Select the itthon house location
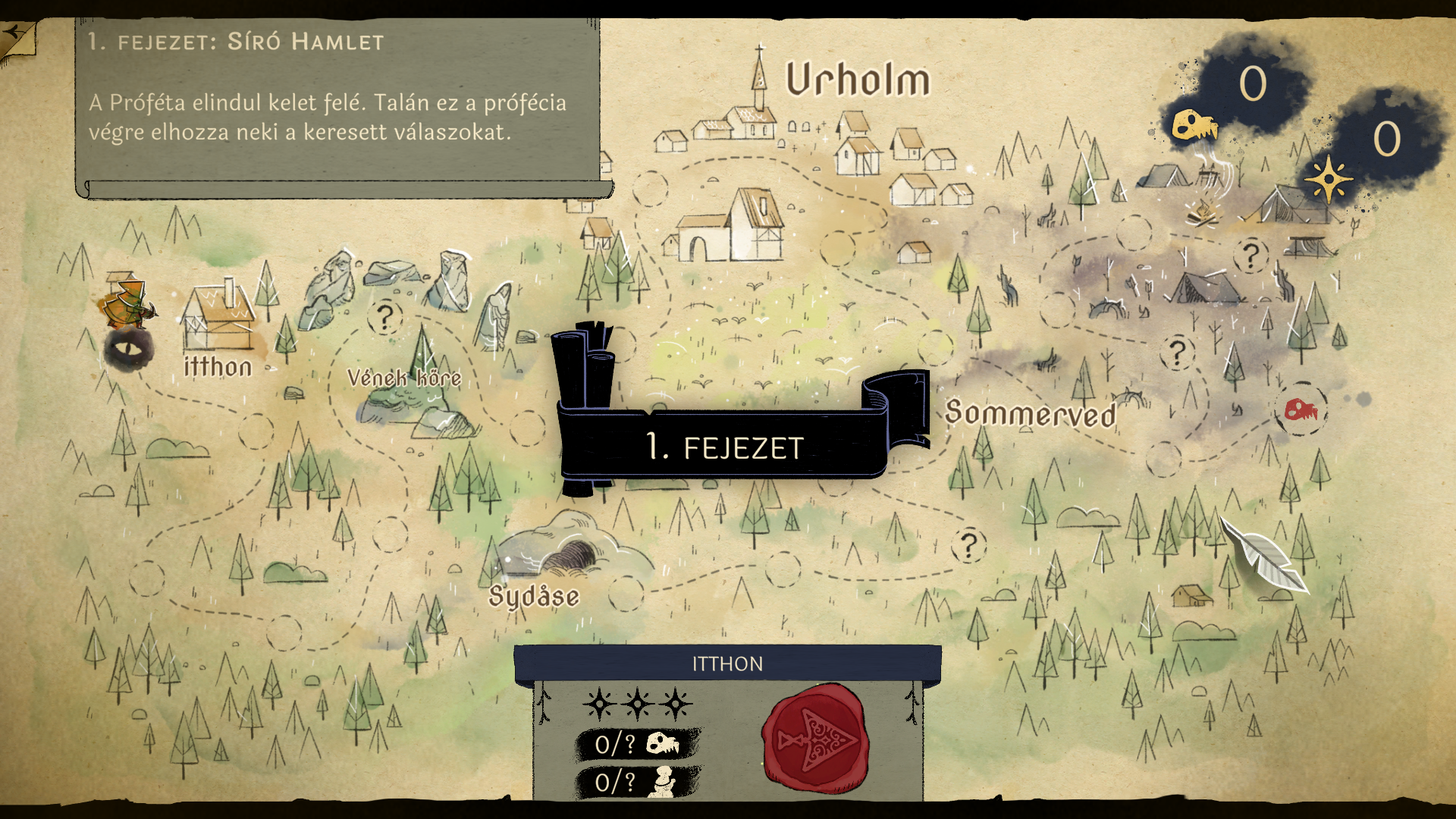 pos(218,320)
